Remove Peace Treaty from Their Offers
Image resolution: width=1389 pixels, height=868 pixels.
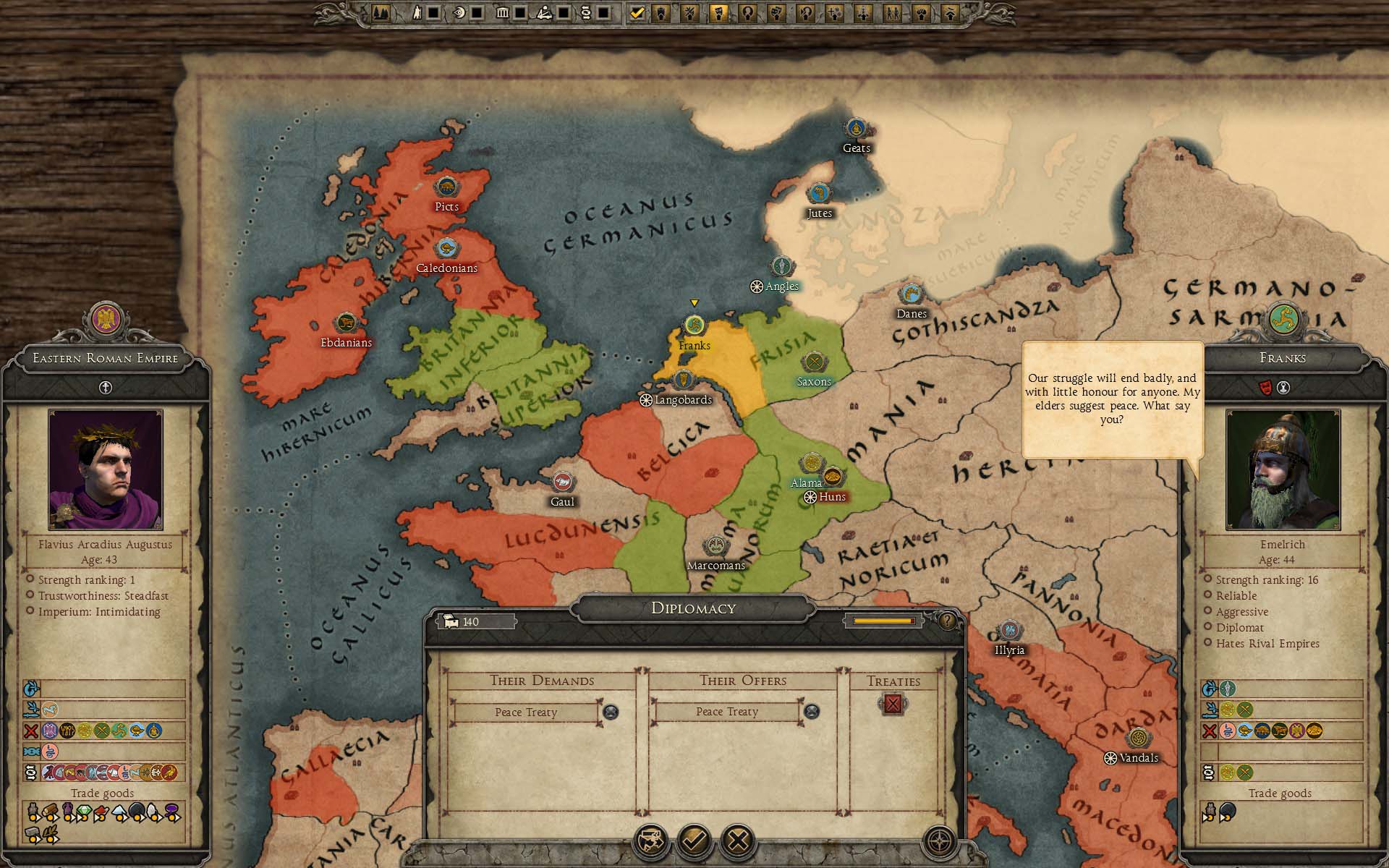tap(812, 712)
